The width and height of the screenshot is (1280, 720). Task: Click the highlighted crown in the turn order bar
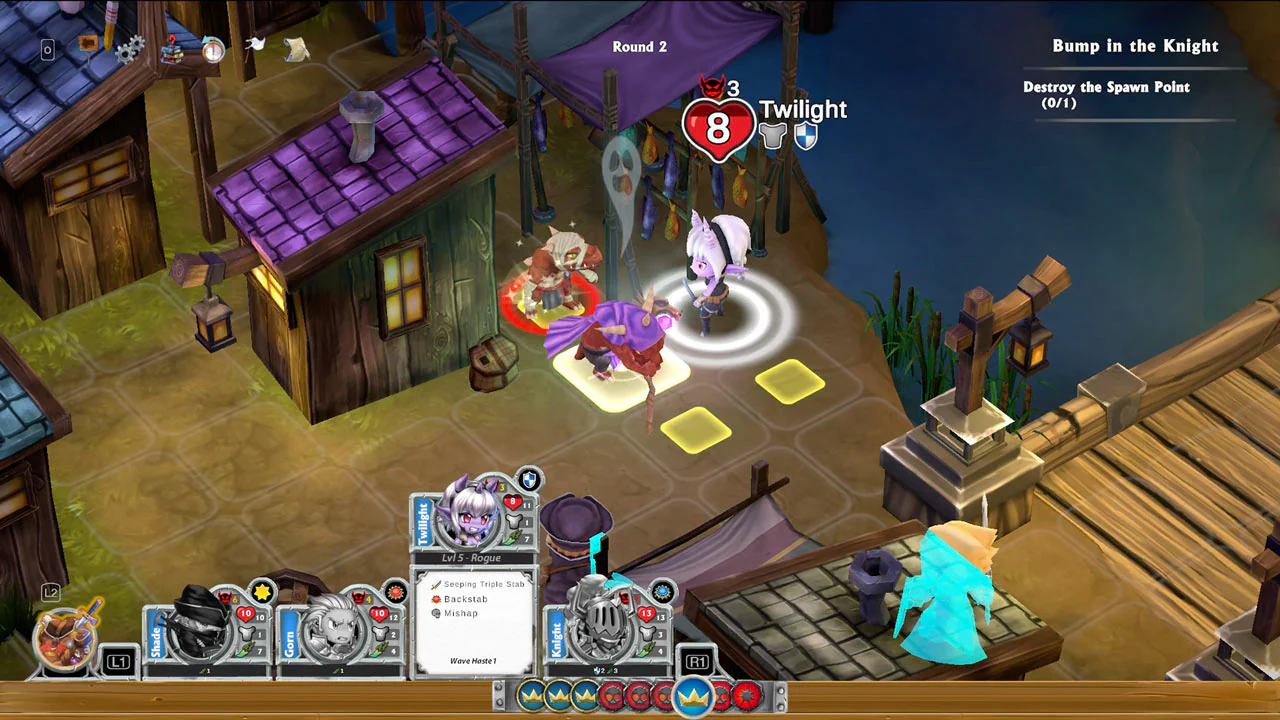694,695
